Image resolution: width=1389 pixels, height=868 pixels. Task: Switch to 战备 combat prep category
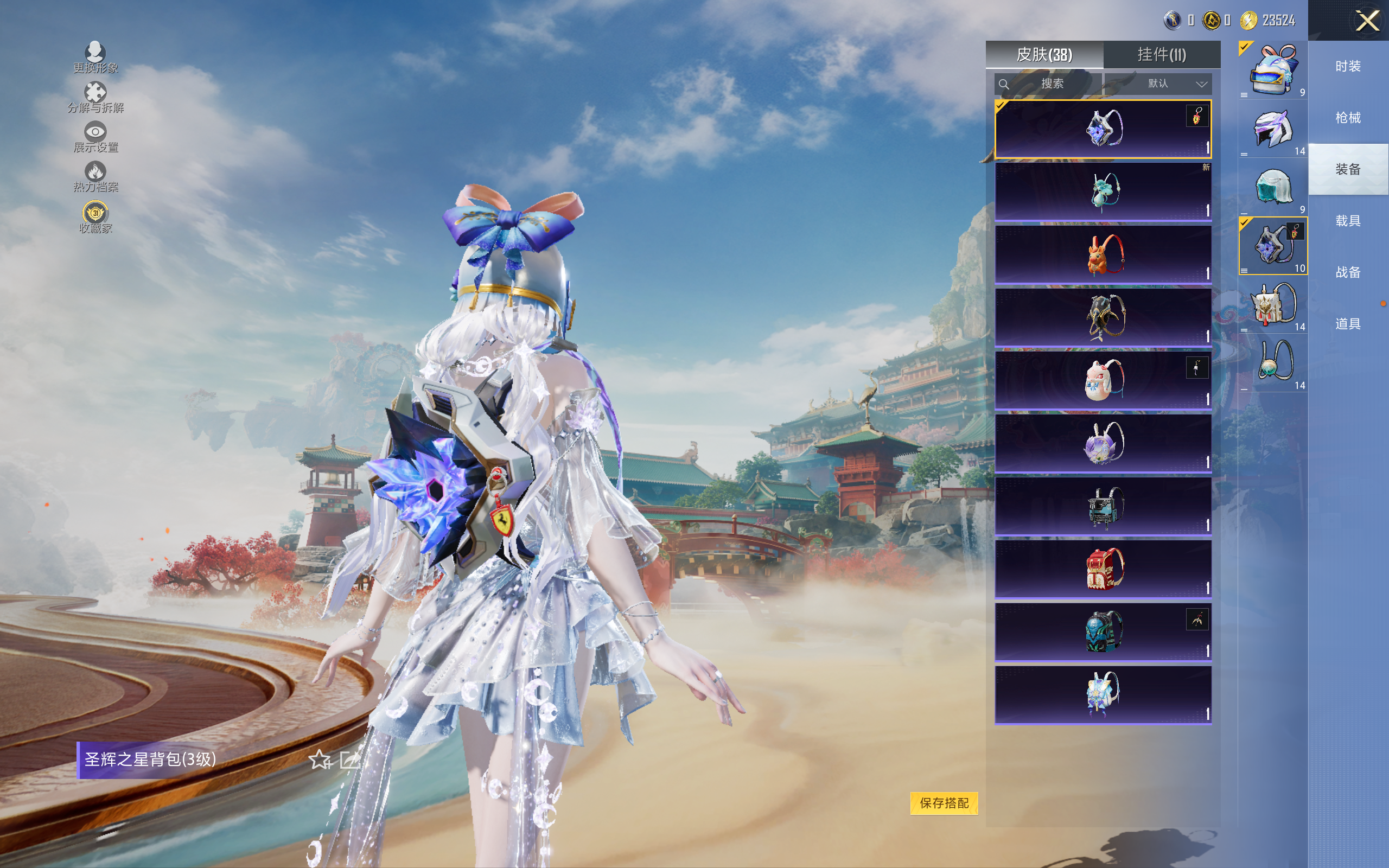(1348, 272)
